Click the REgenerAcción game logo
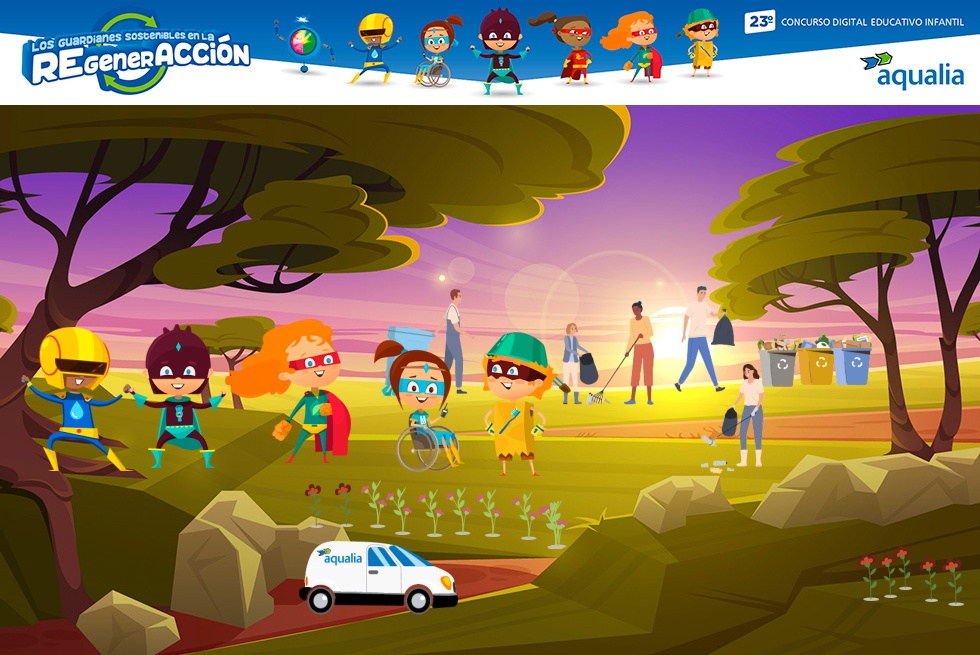The image size is (980, 655). (137, 54)
